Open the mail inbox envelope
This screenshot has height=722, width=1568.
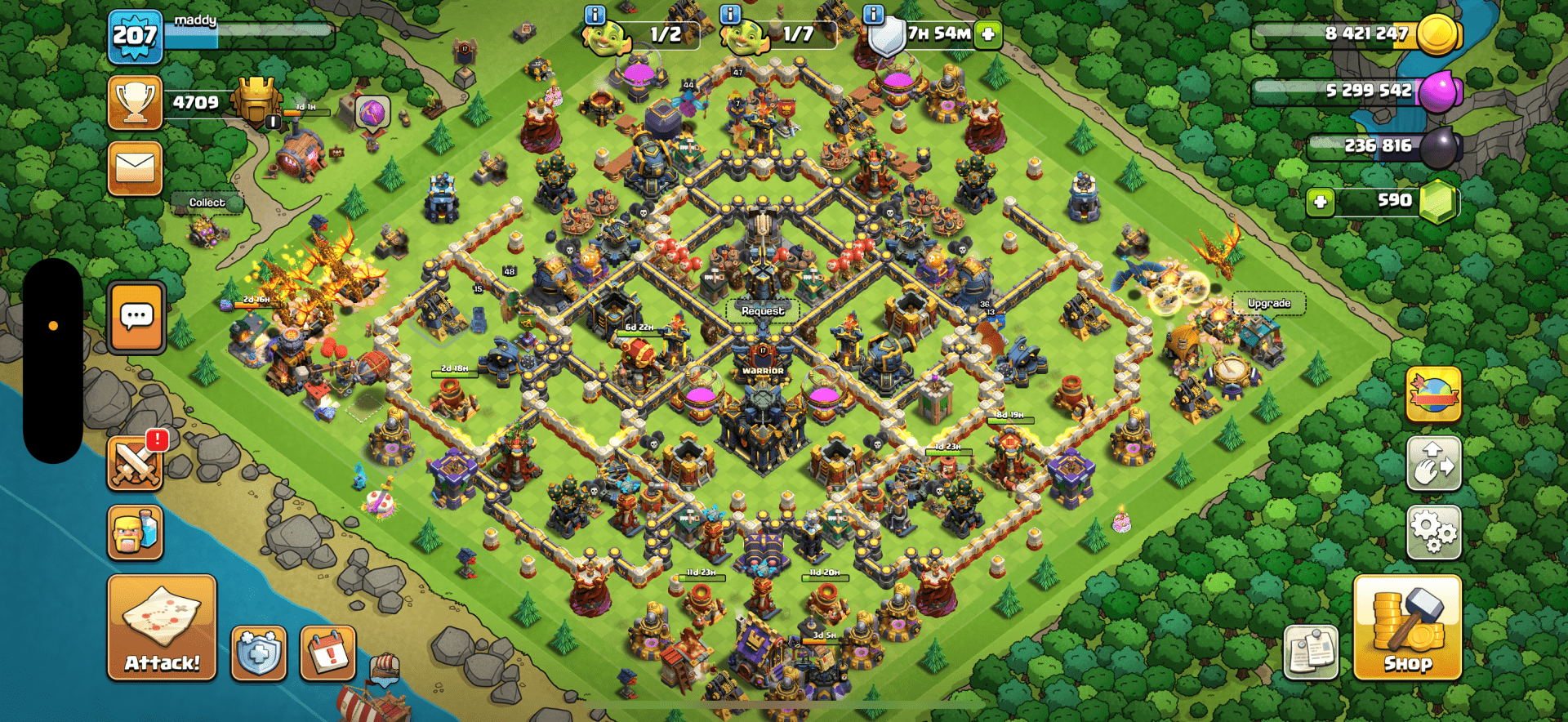click(x=135, y=168)
